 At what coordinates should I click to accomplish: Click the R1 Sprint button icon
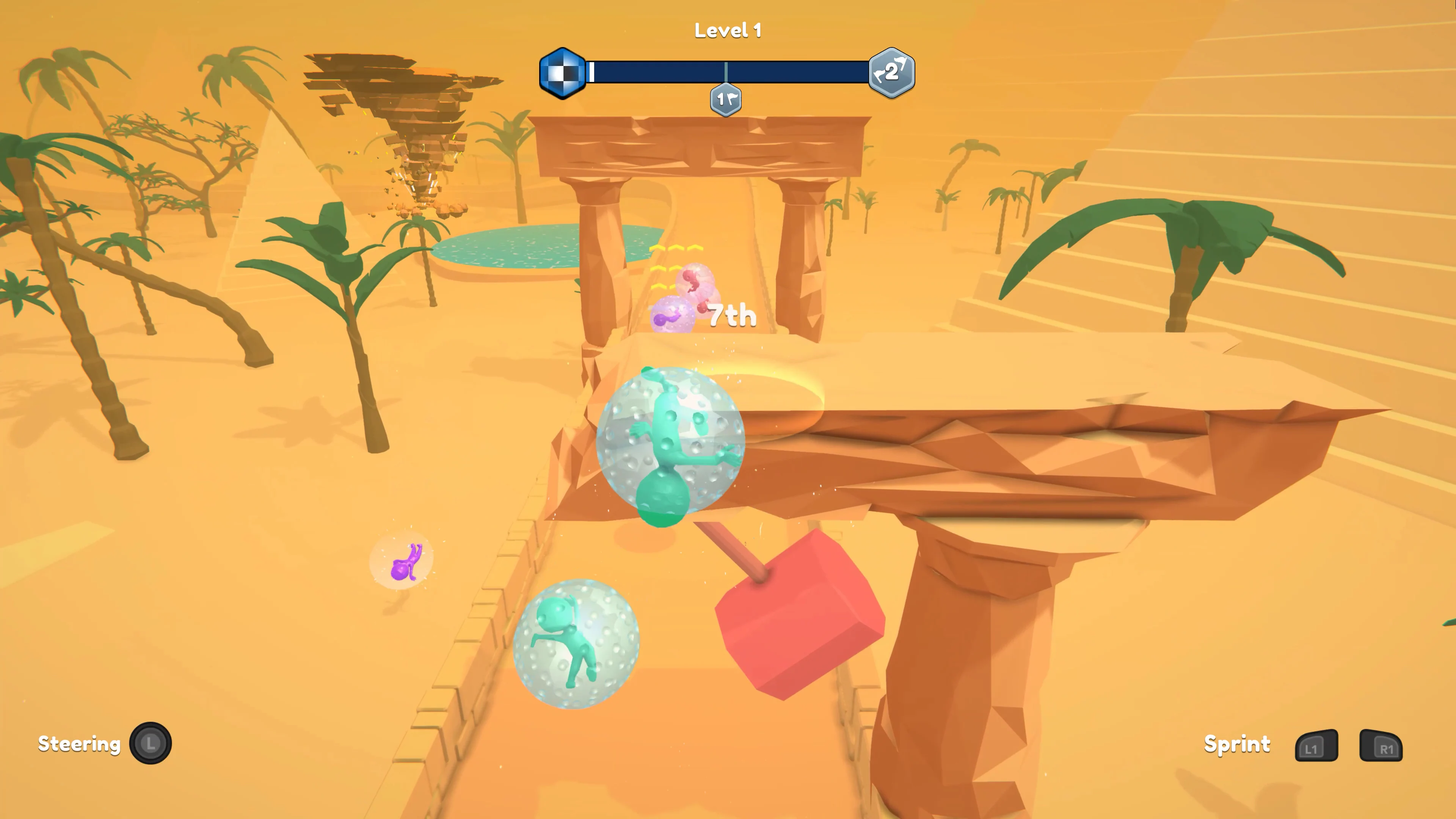(x=1382, y=745)
